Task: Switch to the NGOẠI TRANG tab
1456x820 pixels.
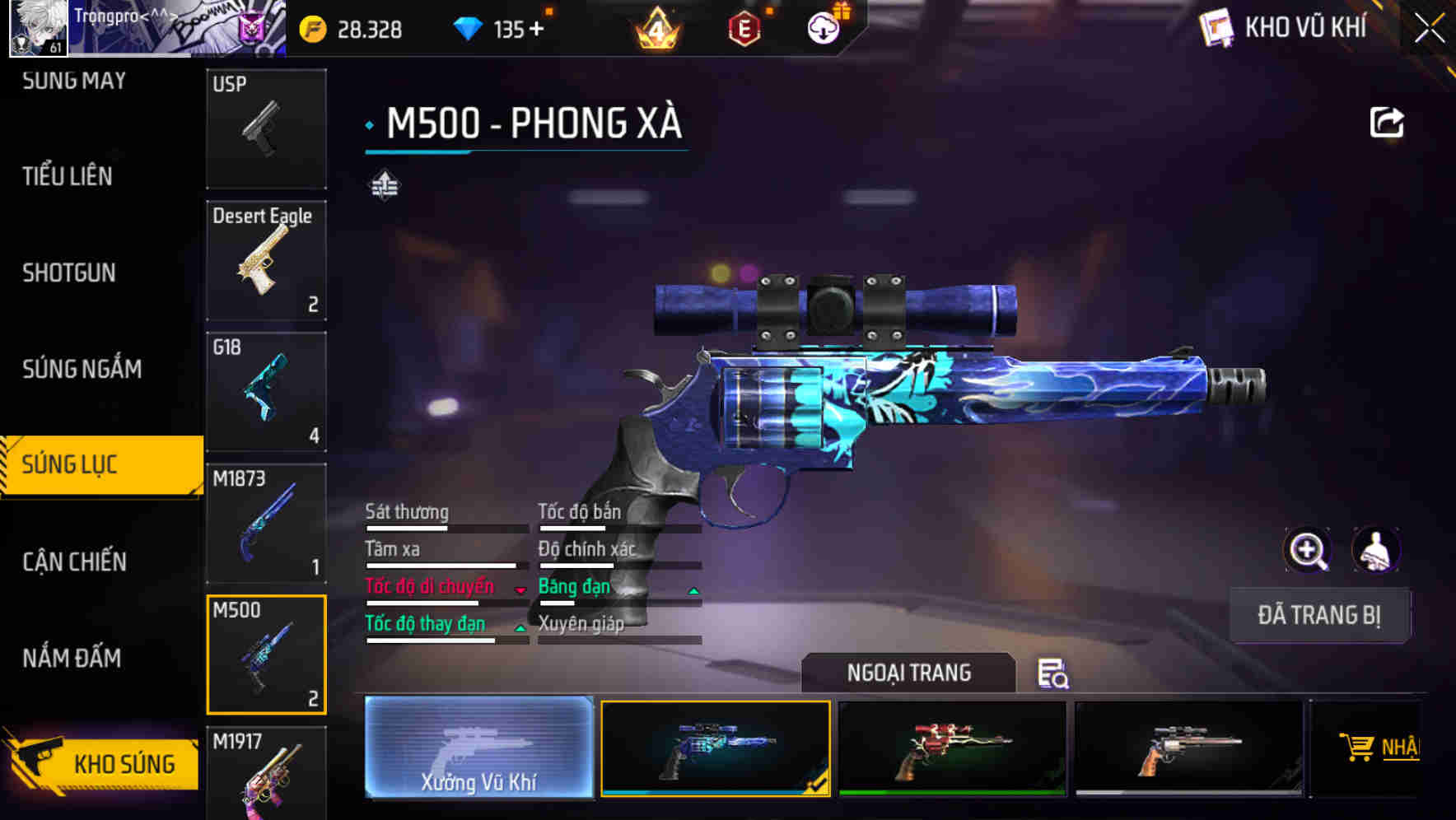Action: 908,673
